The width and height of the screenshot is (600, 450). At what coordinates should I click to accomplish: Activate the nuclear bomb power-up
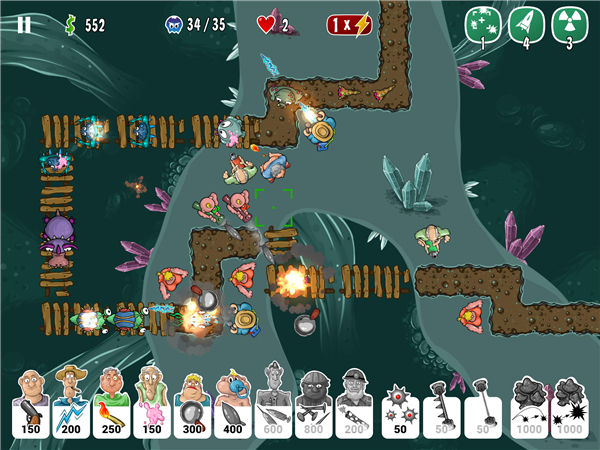point(569,25)
